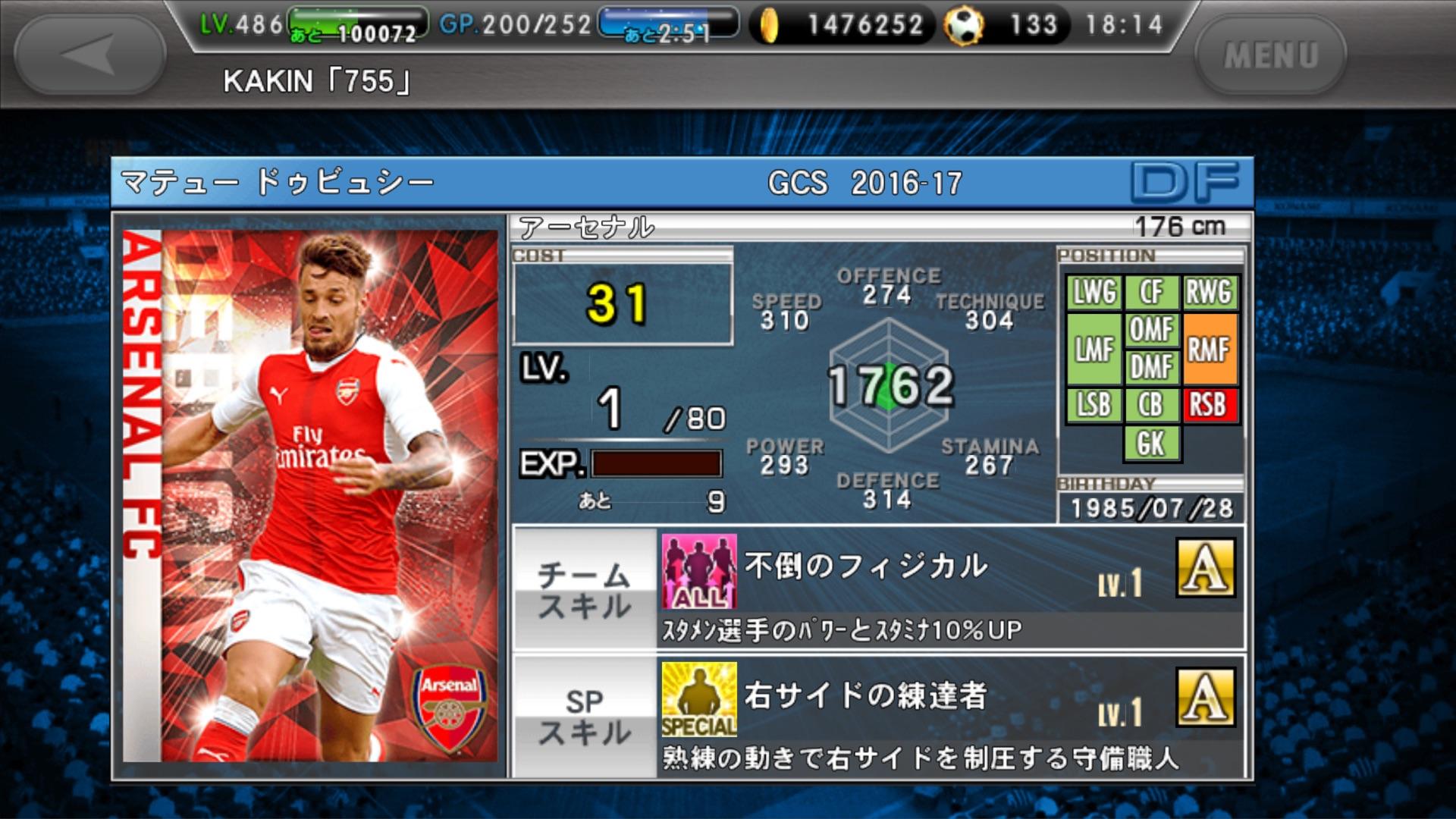
Task: Select the team skill icon marked ALL
Action: [698, 572]
